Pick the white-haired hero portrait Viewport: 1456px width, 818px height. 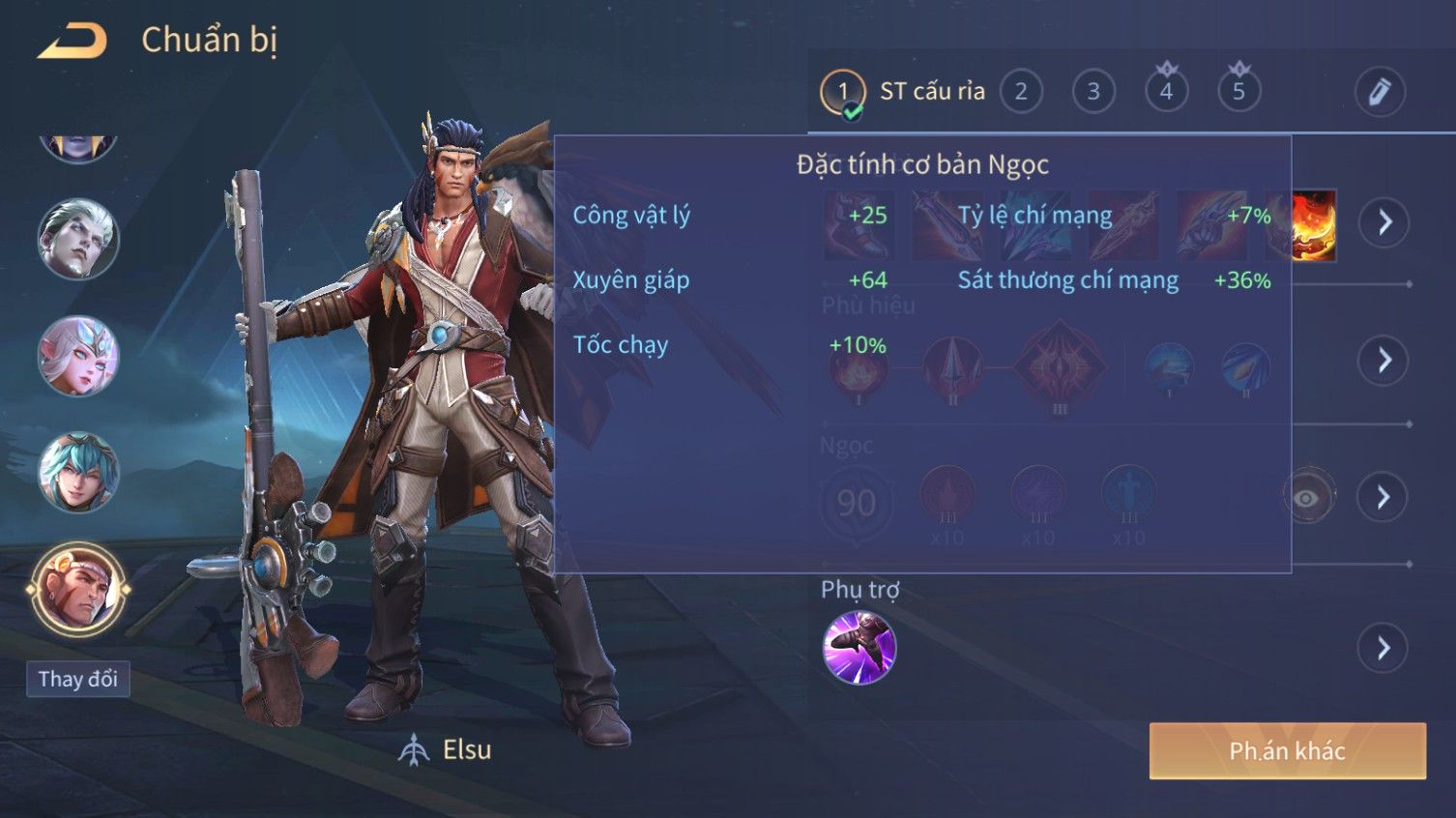[77, 239]
